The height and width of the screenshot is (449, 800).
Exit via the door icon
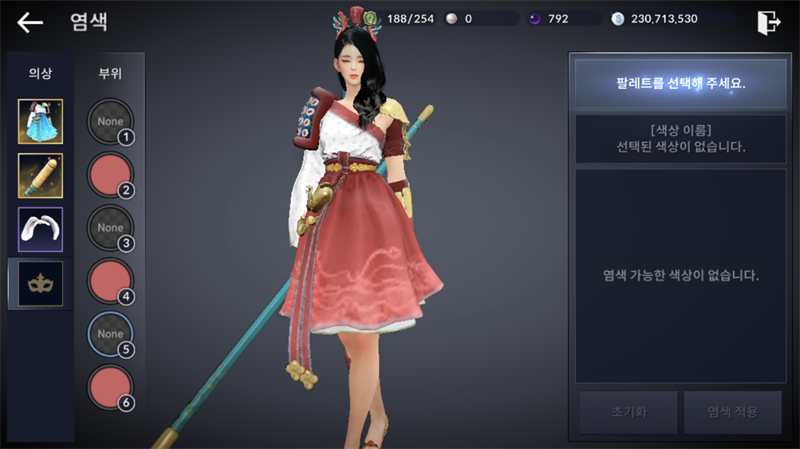(x=768, y=22)
